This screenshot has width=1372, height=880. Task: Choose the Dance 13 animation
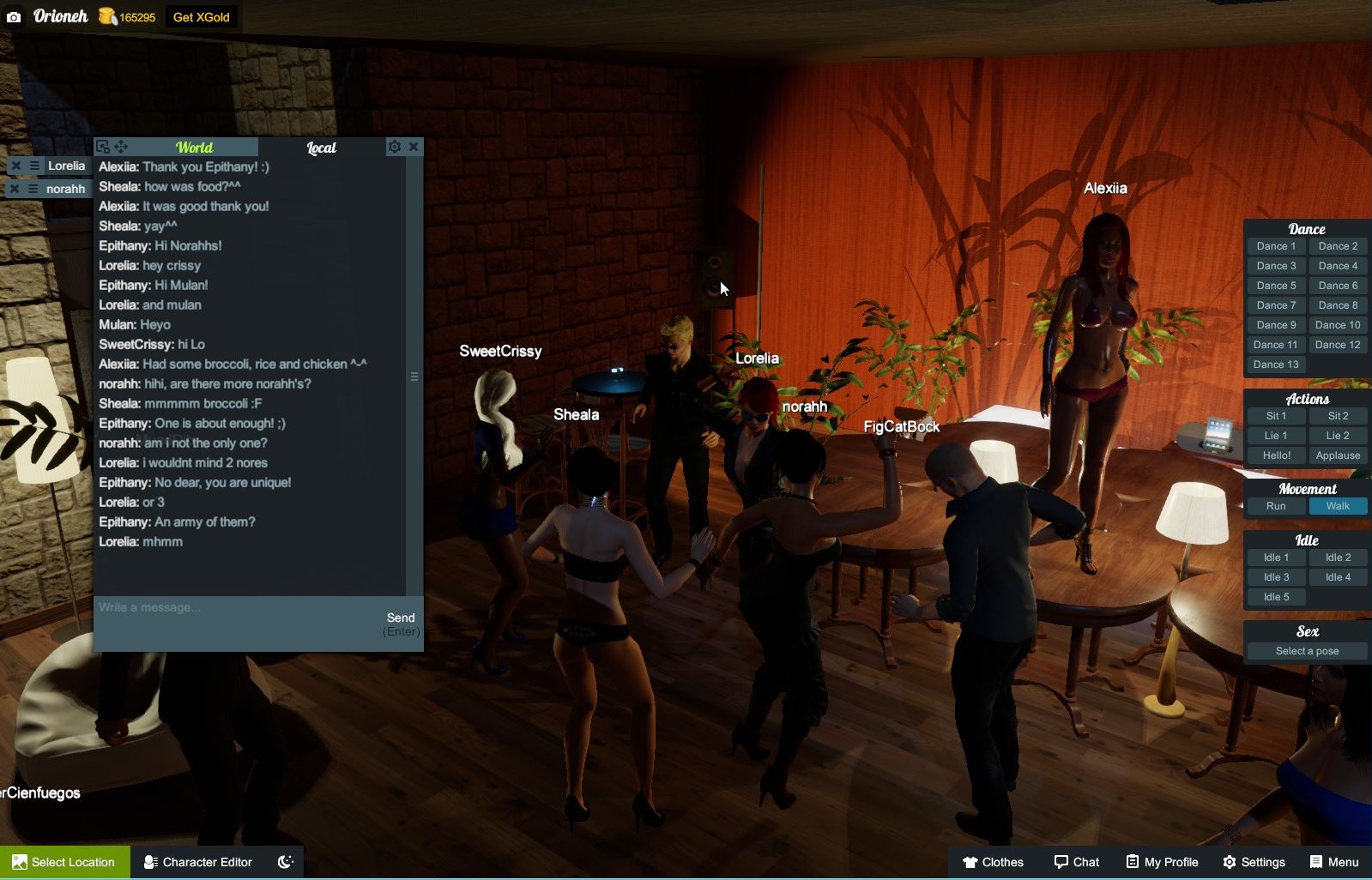click(x=1276, y=365)
